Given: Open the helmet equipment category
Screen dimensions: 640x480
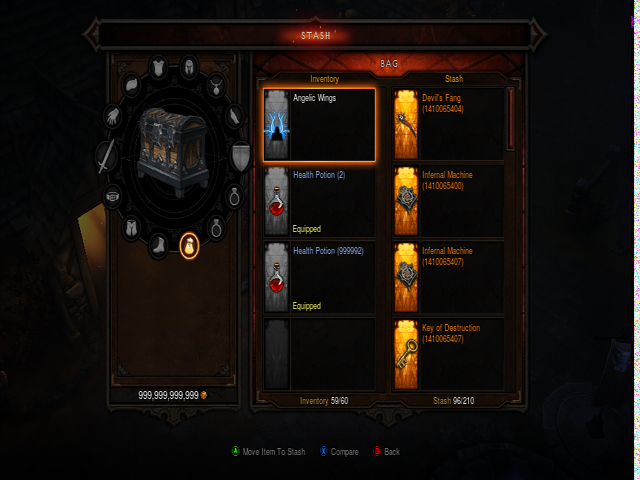Looking at the screenshot, I should coord(187,68).
